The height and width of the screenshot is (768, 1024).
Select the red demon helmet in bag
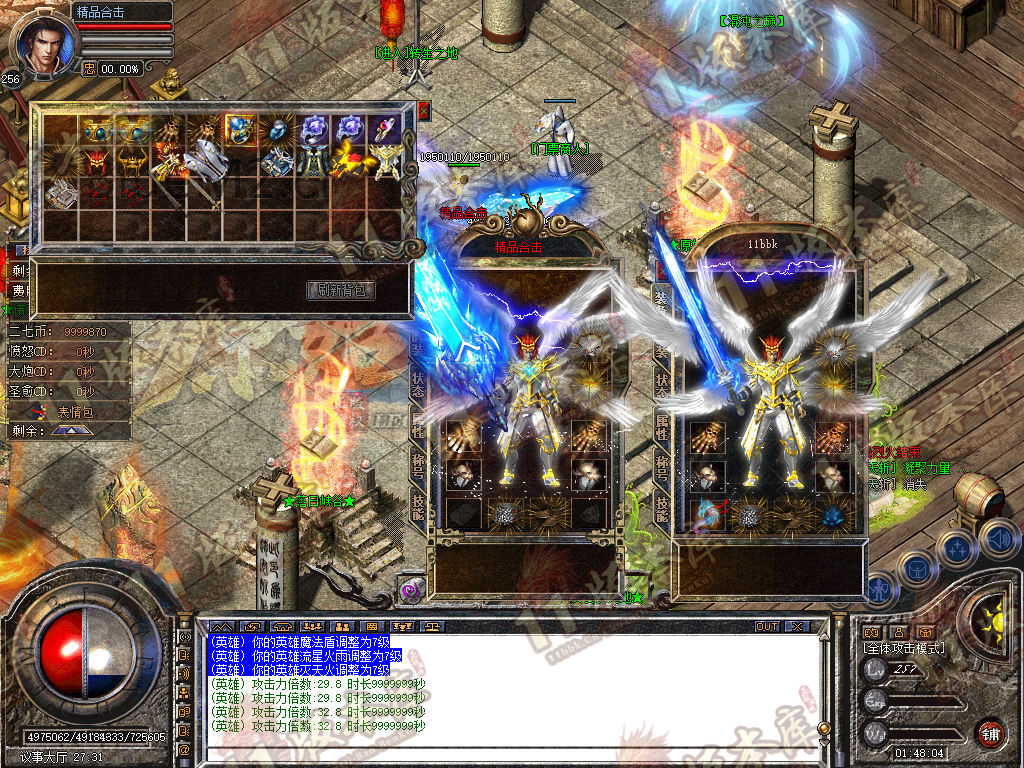pos(96,160)
